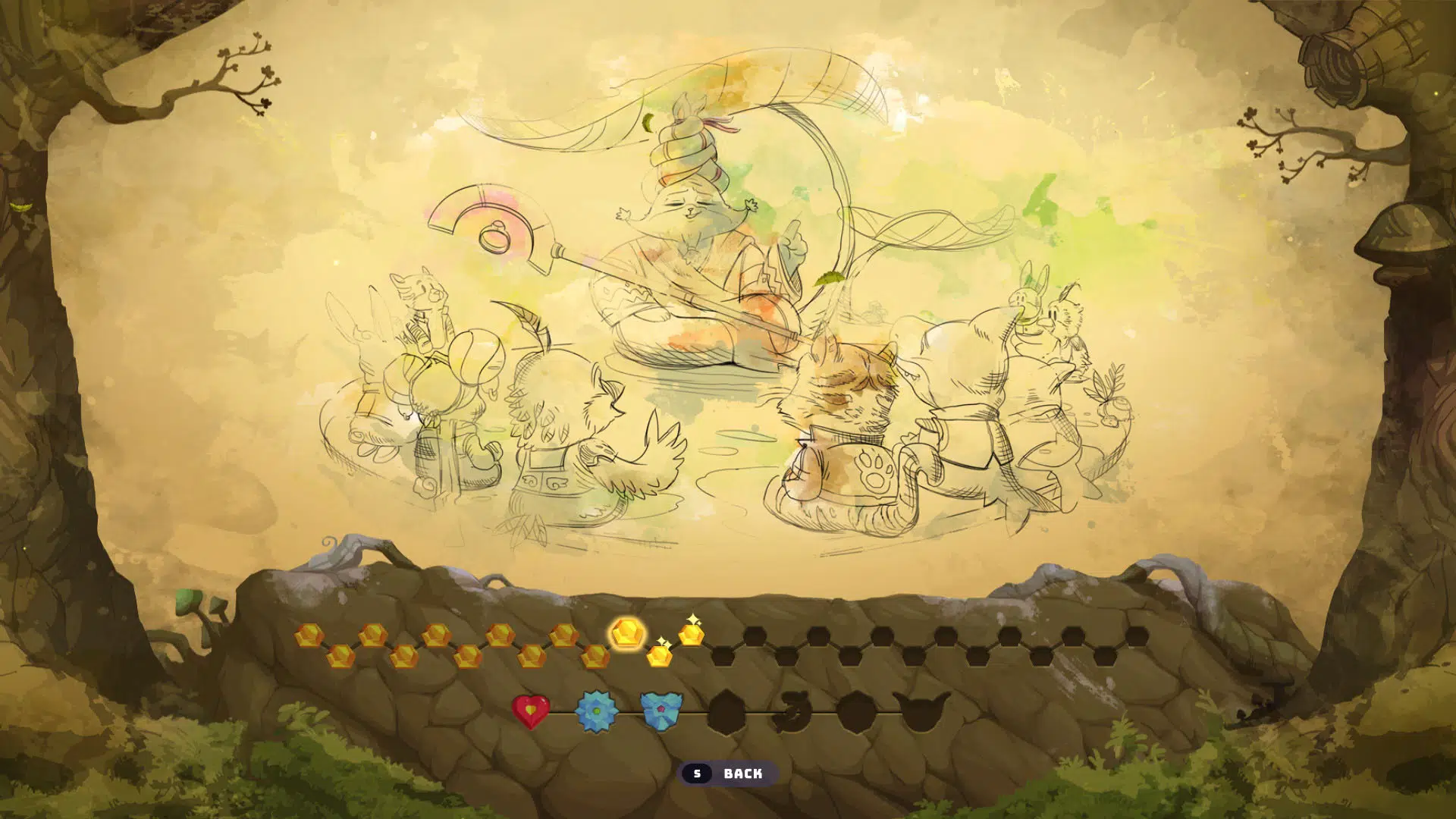Screen dimensions: 1456x819
Task: Click the Back button
Action: pos(727,773)
